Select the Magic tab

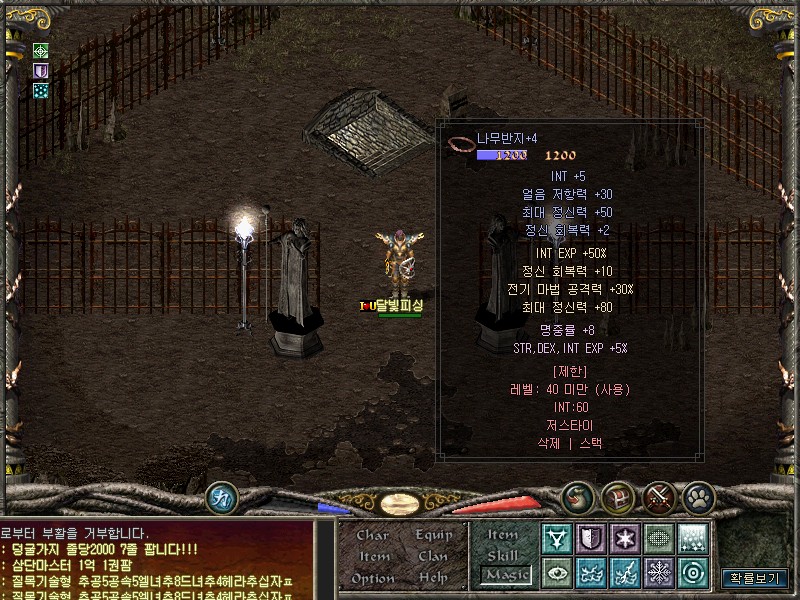pos(503,575)
